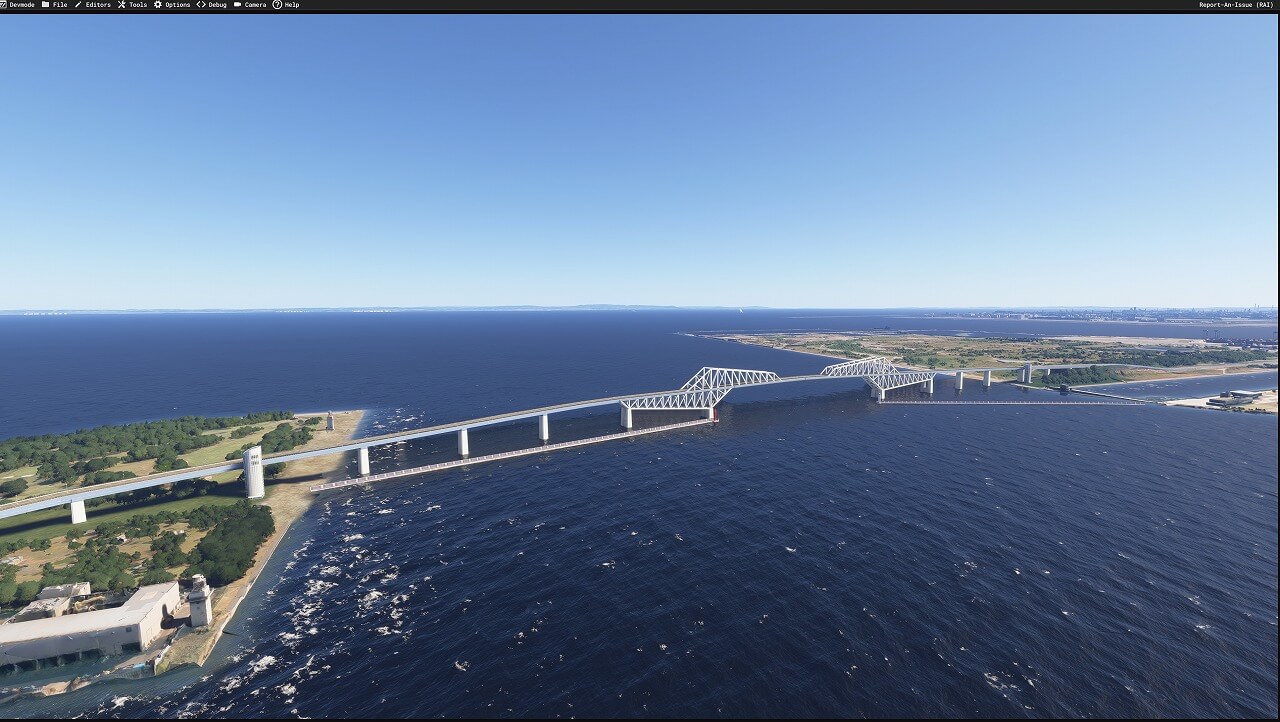Viewport: 1280px width, 722px height.
Task: Open the Tools menu
Action: point(132,5)
